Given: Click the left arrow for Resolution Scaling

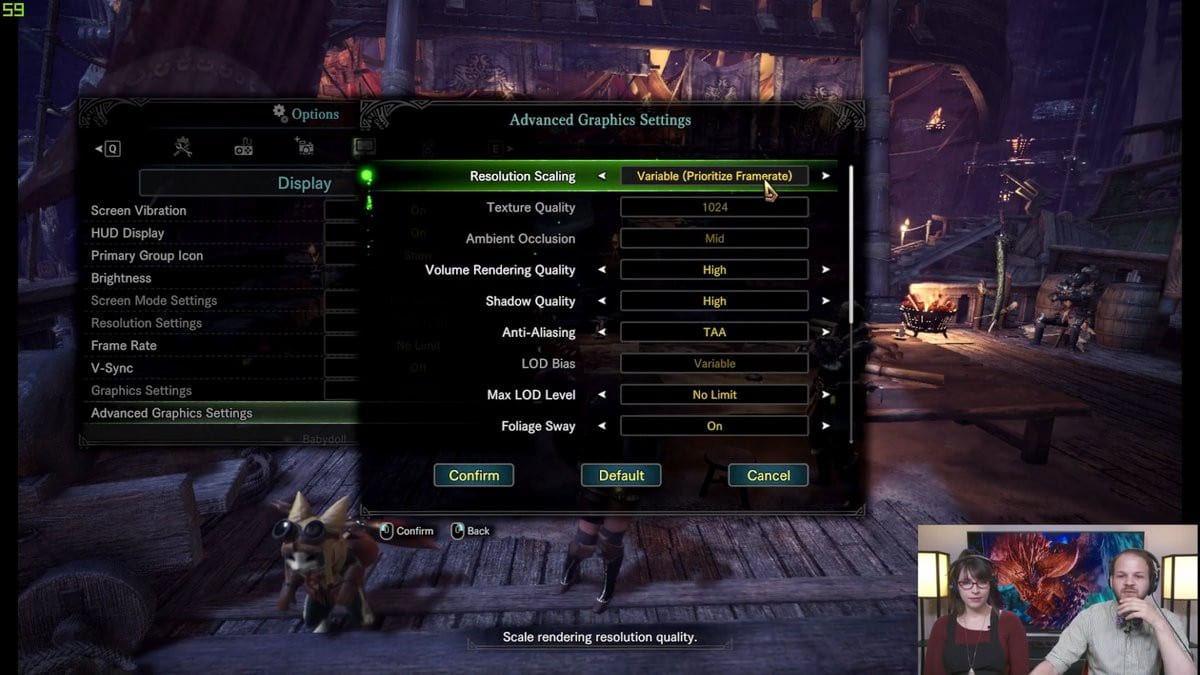Looking at the screenshot, I should pyautogui.click(x=602, y=176).
